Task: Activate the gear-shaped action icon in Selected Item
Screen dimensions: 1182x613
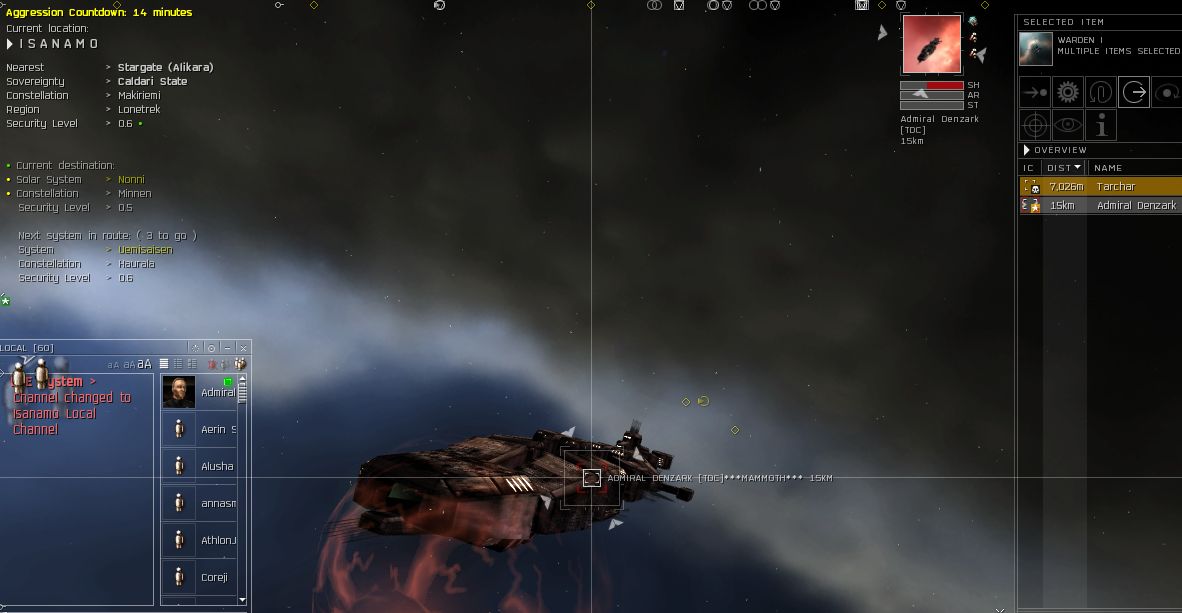Action: pos(1068,93)
